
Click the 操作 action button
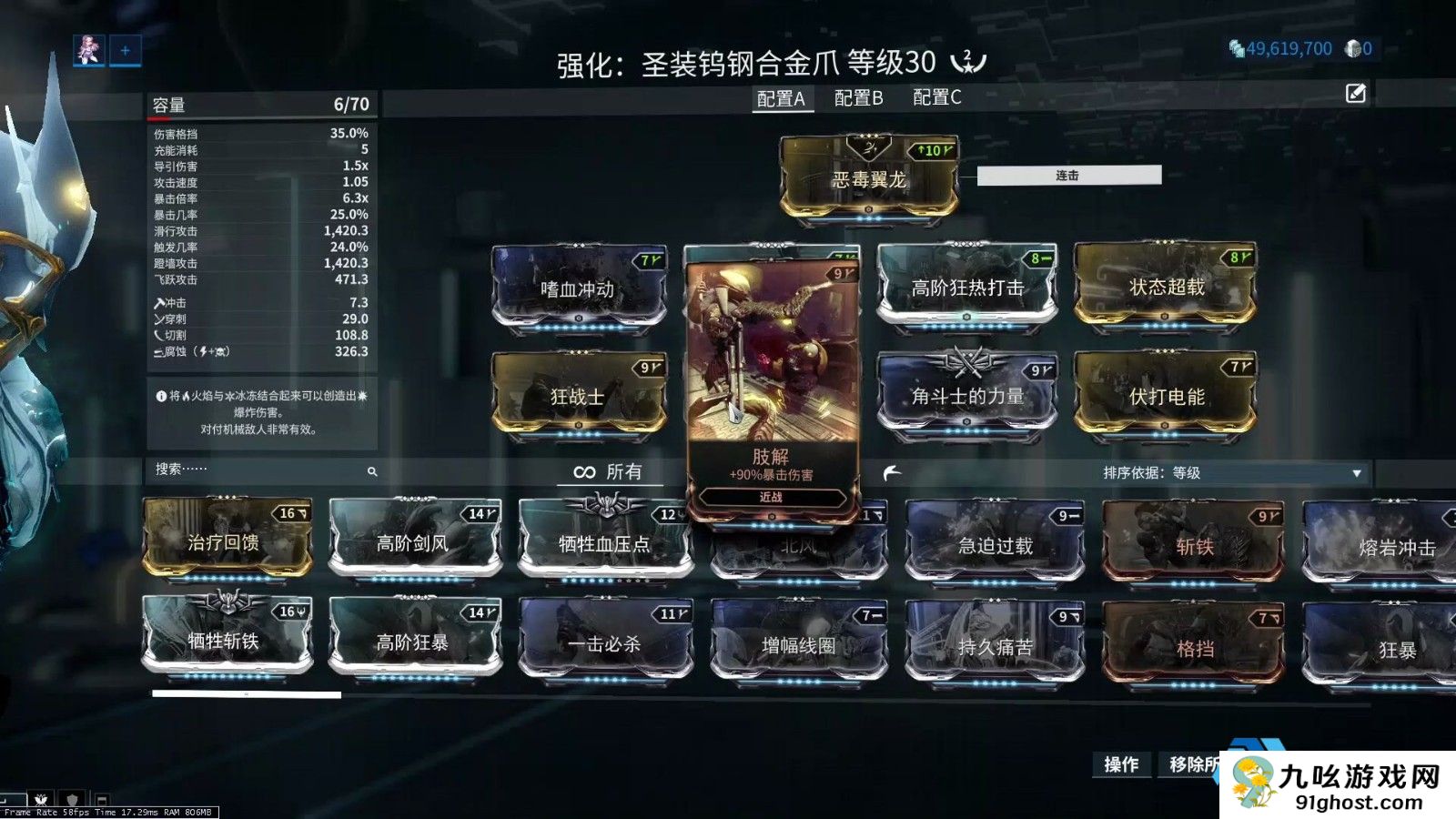tap(1122, 766)
